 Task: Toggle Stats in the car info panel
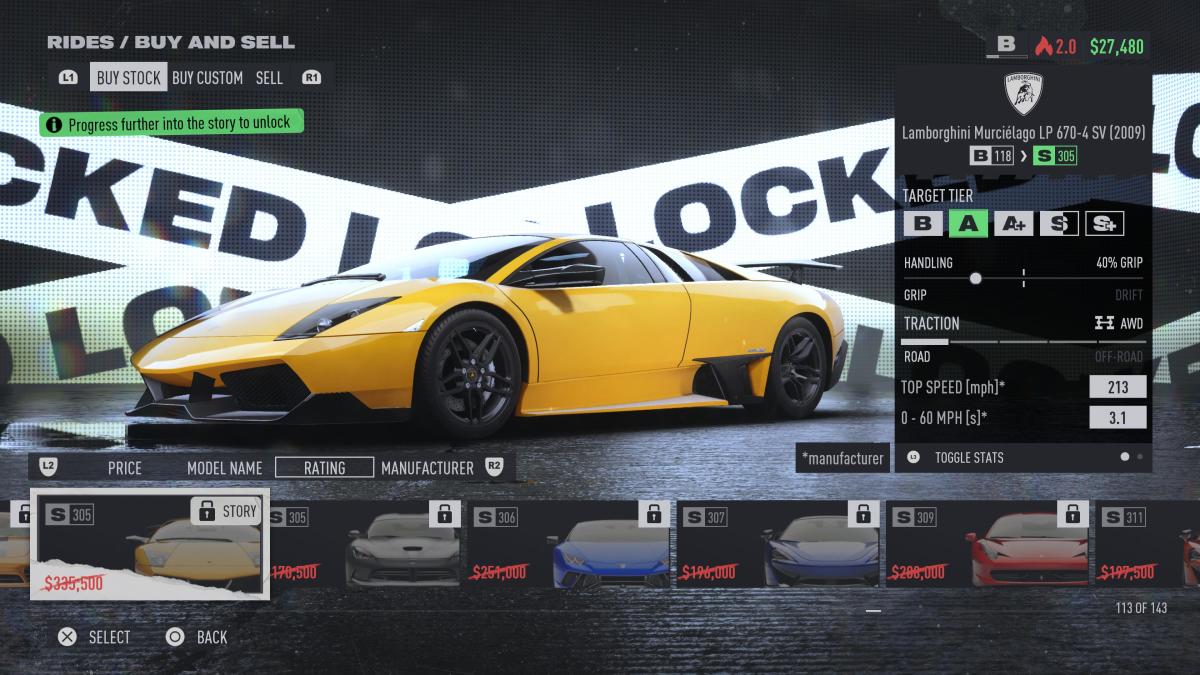tap(968, 457)
